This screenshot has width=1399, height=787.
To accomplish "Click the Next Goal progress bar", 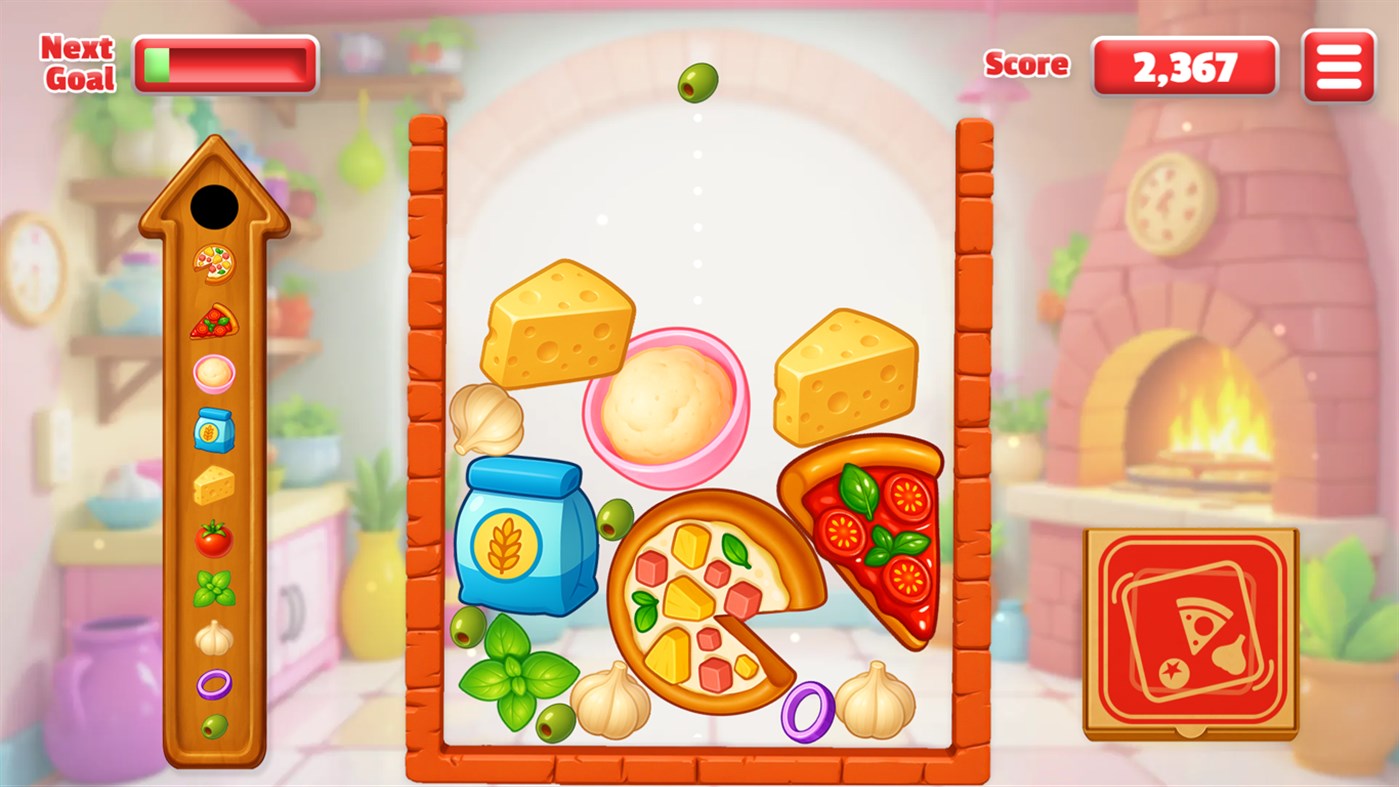I will (225, 62).
